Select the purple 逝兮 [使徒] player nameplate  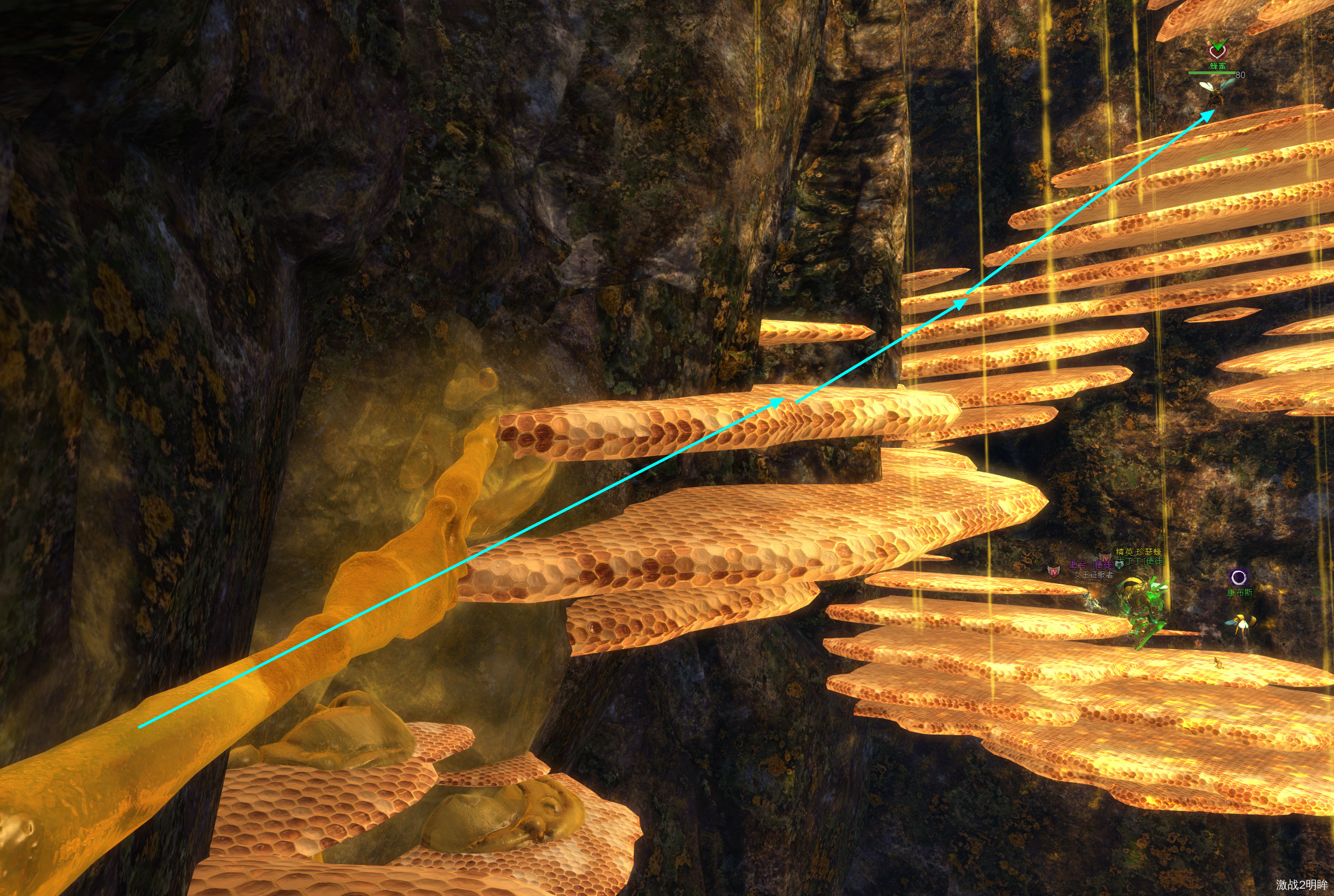point(1090,565)
